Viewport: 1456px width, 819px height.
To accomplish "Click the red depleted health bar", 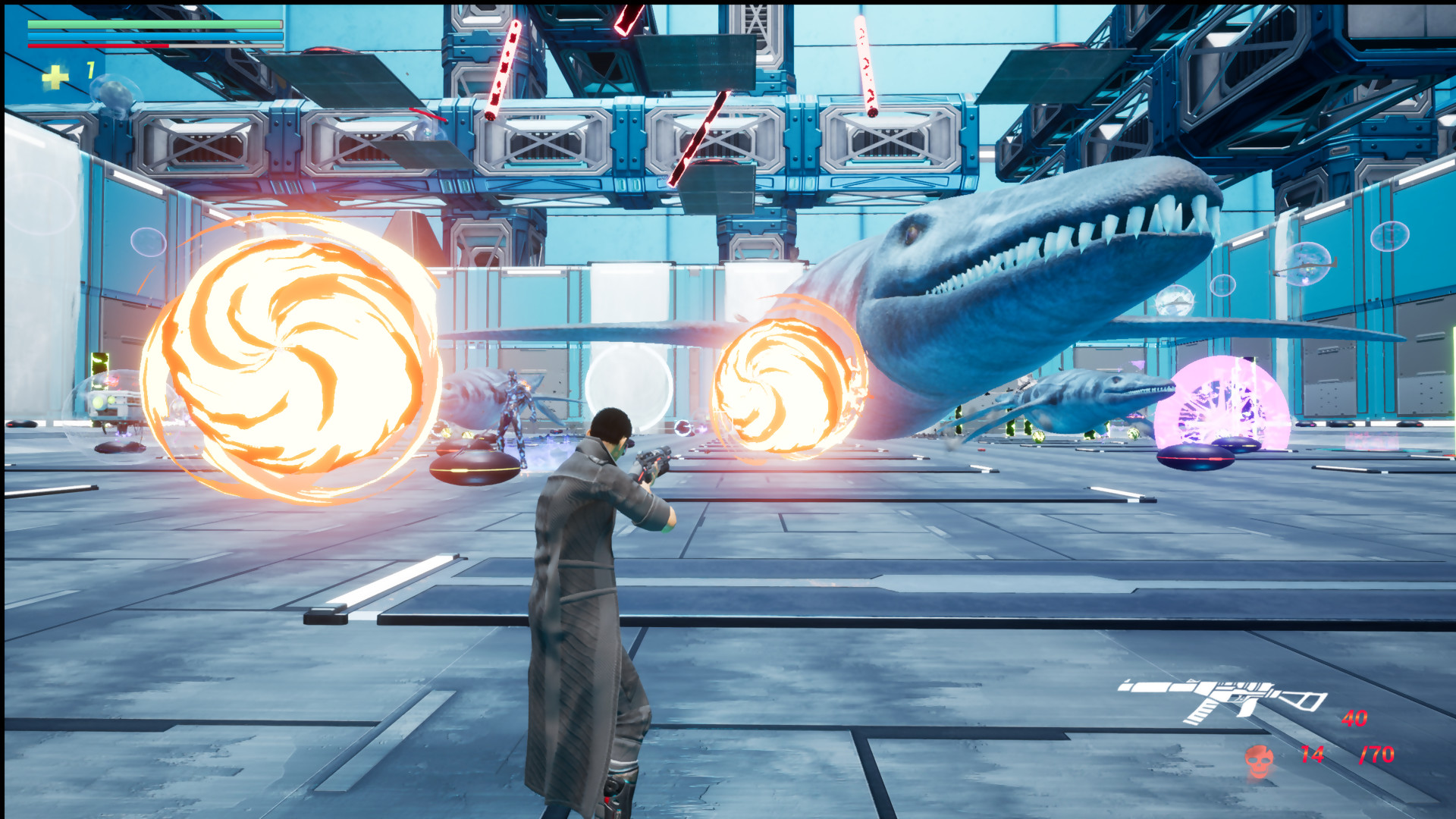I will click(x=97, y=45).
